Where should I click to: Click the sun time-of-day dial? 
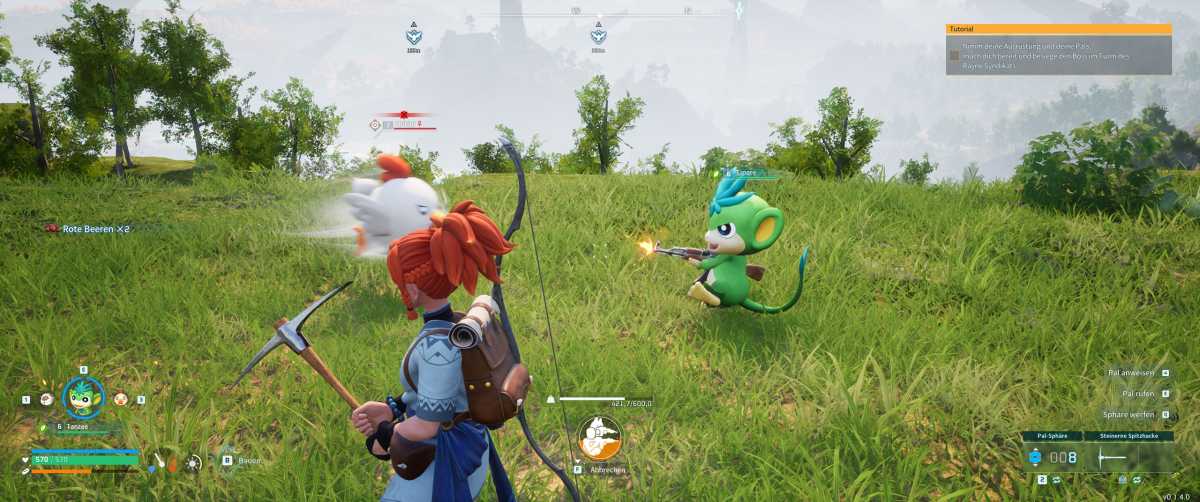(x=194, y=462)
